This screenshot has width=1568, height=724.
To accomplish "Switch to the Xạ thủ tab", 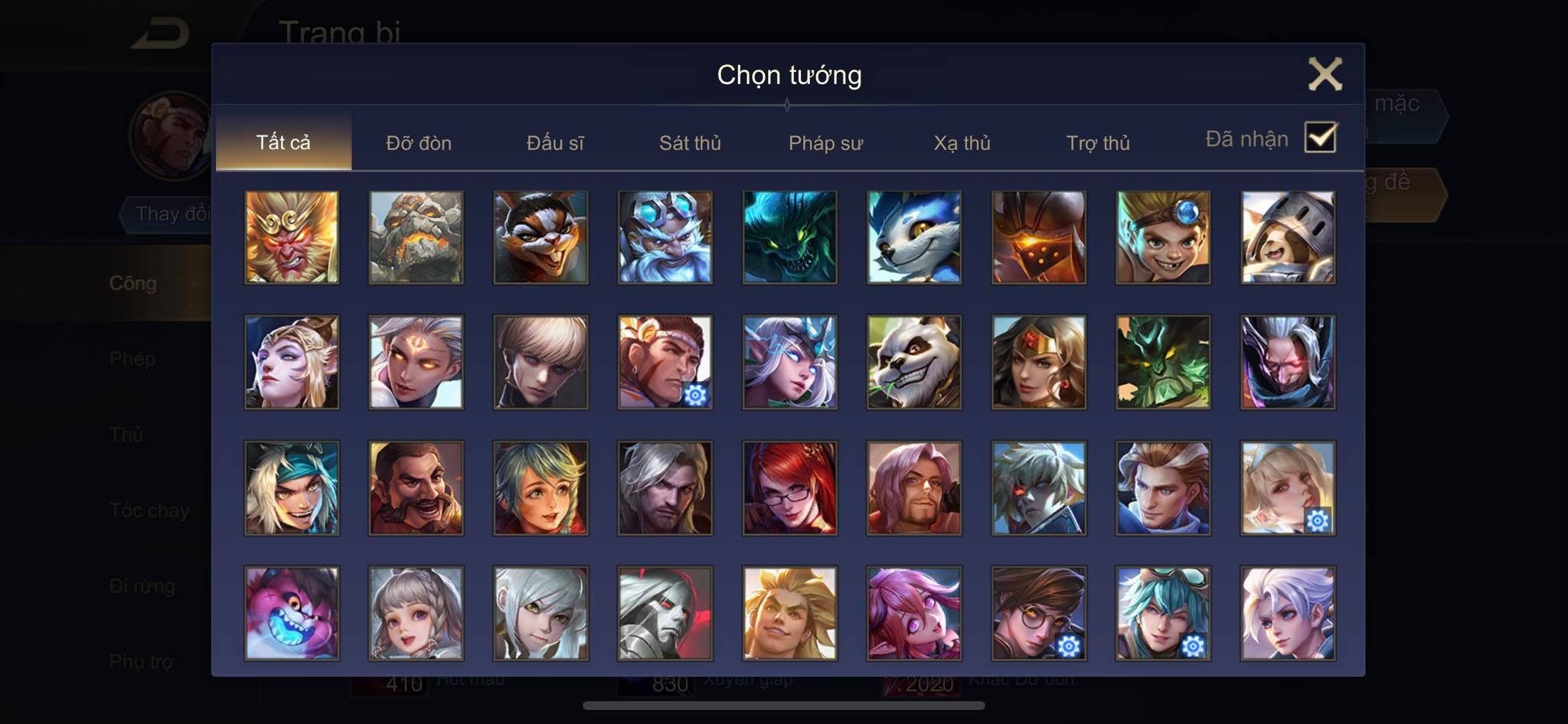I will (962, 143).
